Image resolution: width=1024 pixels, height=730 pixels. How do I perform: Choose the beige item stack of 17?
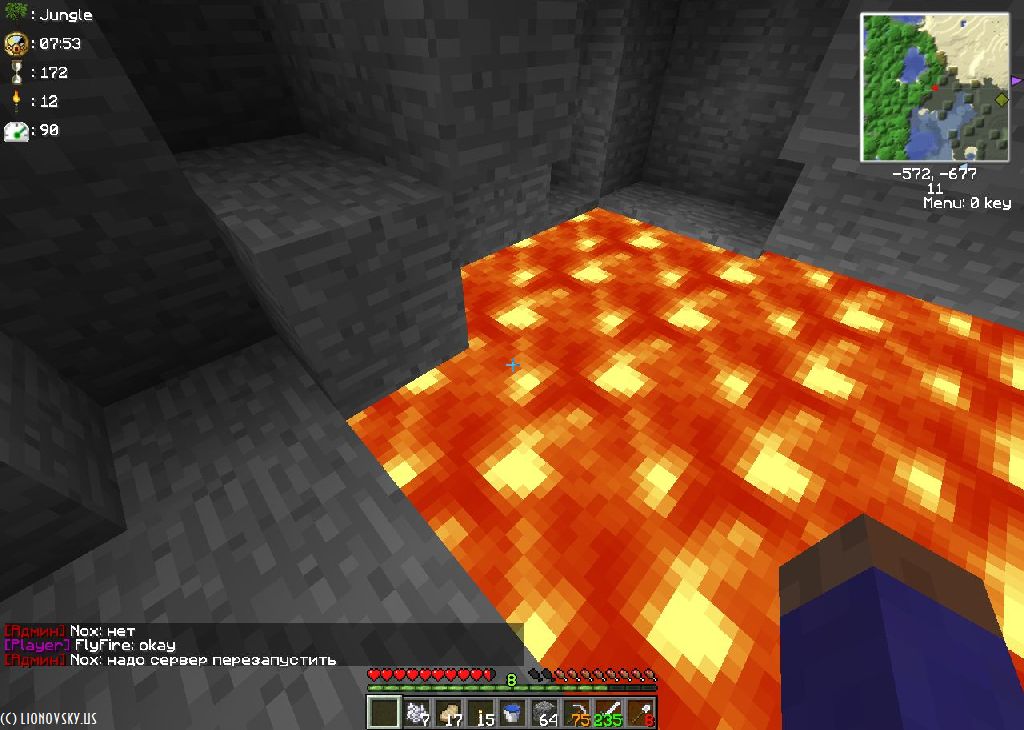(x=448, y=714)
